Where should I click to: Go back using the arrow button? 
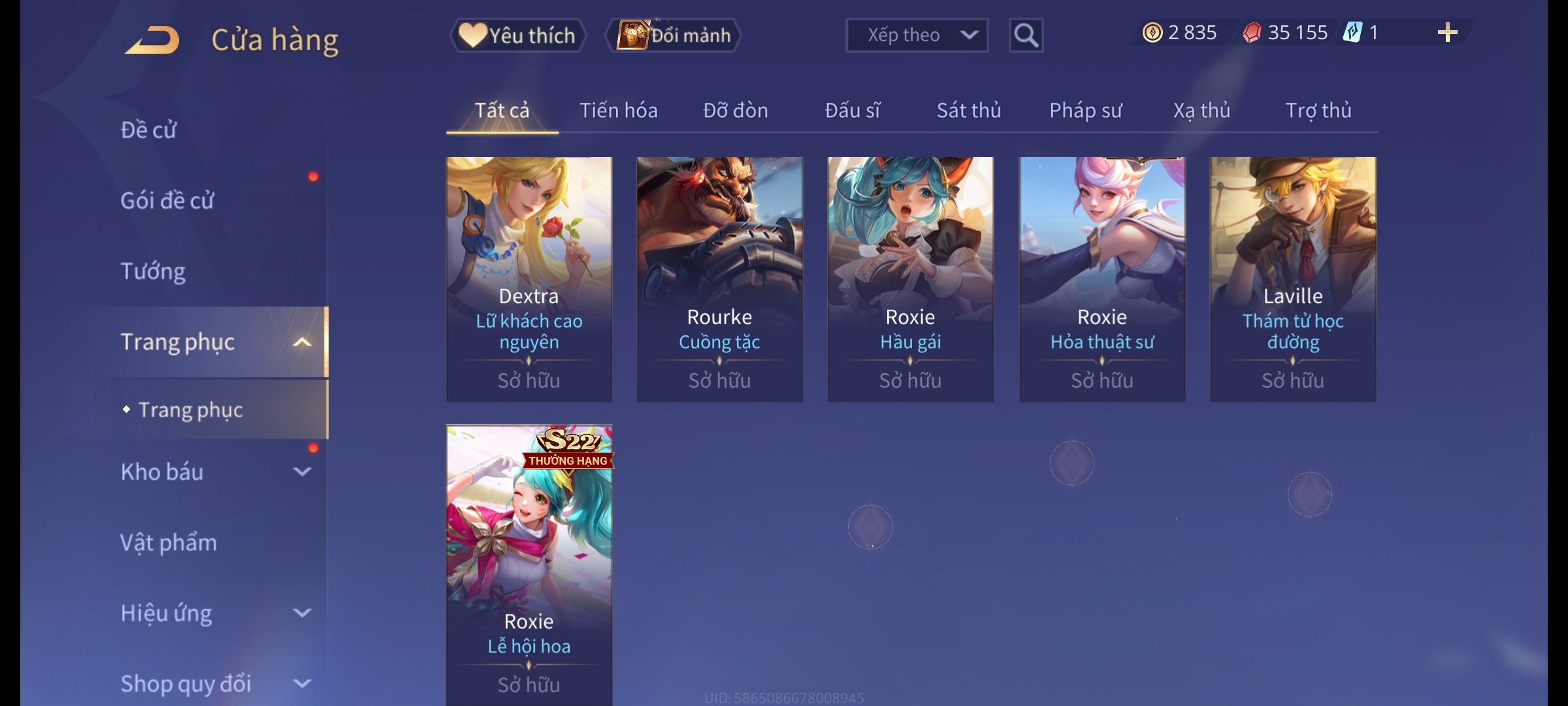(x=153, y=40)
